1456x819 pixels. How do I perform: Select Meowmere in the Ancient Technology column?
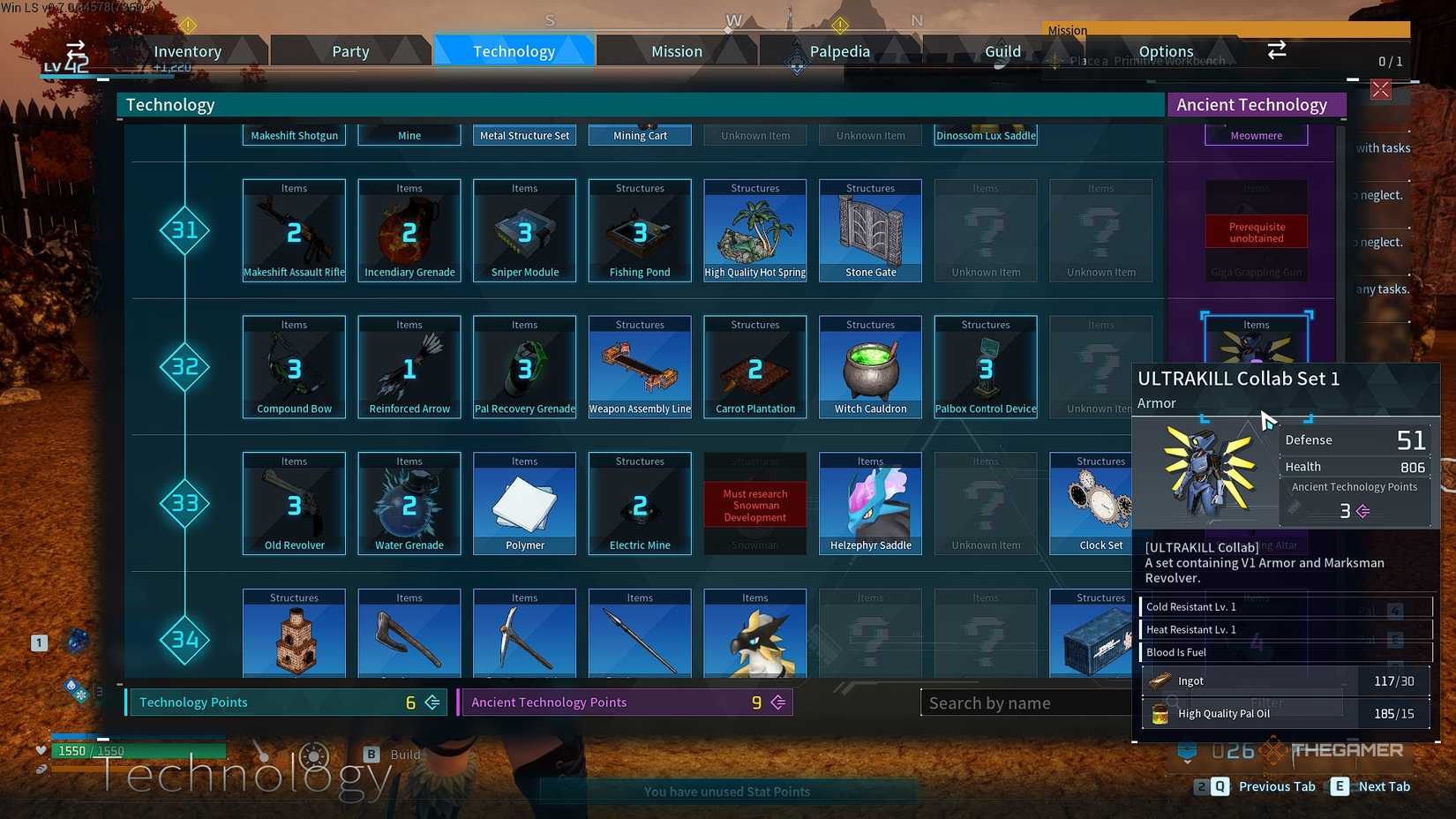tap(1255, 134)
